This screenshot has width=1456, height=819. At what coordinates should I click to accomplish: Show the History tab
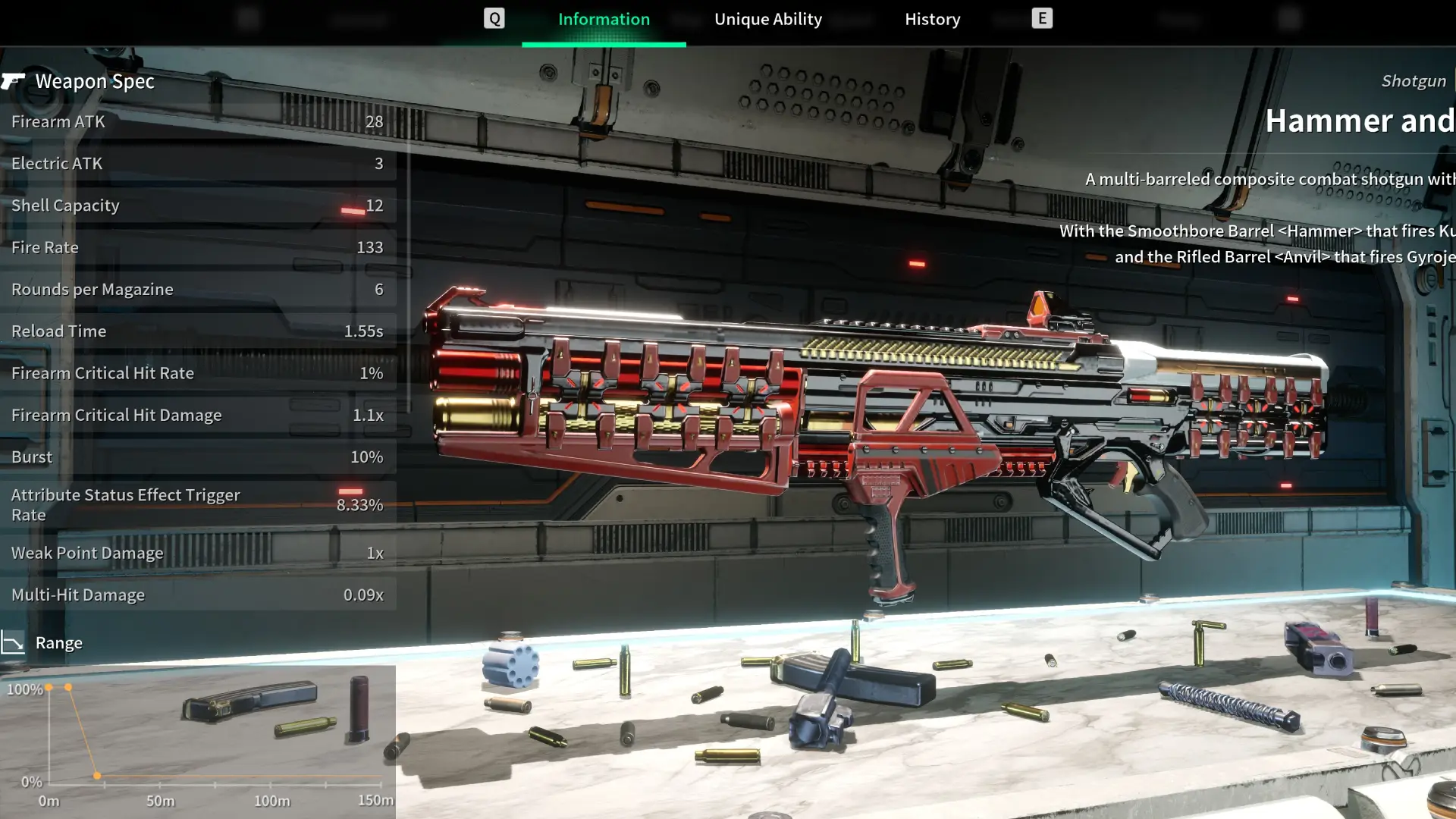(x=932, y=20)
